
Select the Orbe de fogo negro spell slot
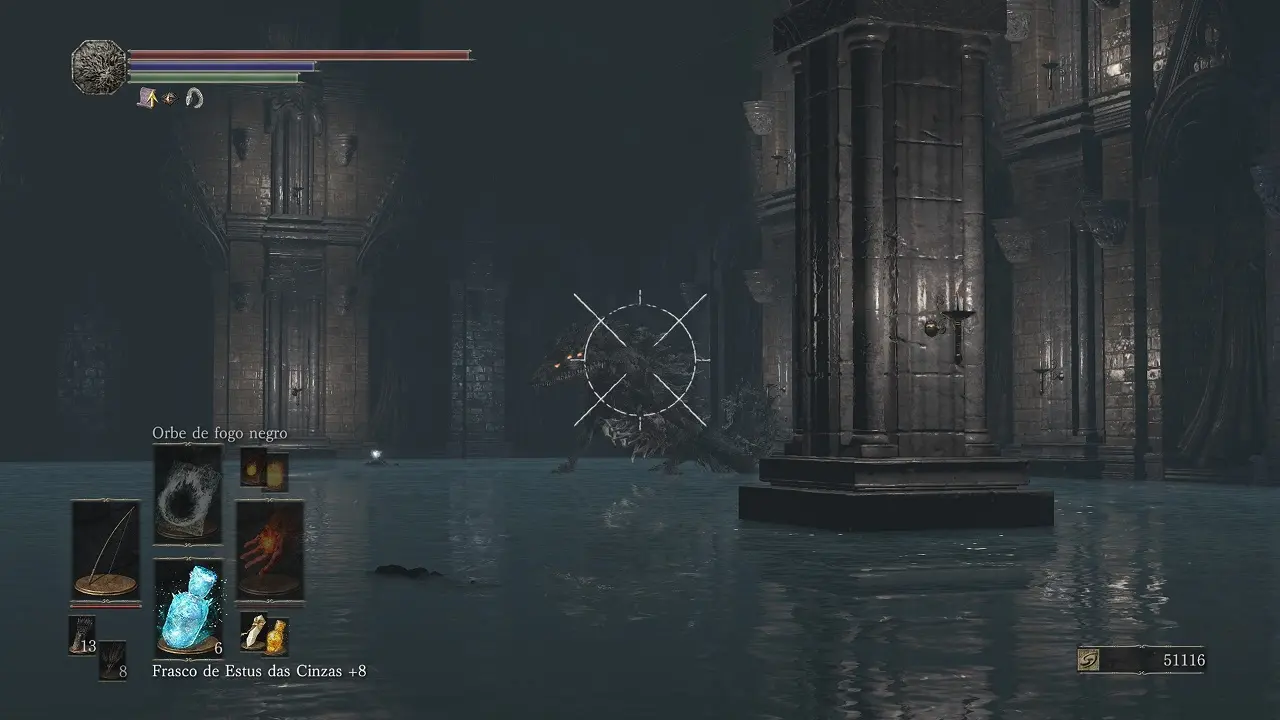(x=187, y=494)
